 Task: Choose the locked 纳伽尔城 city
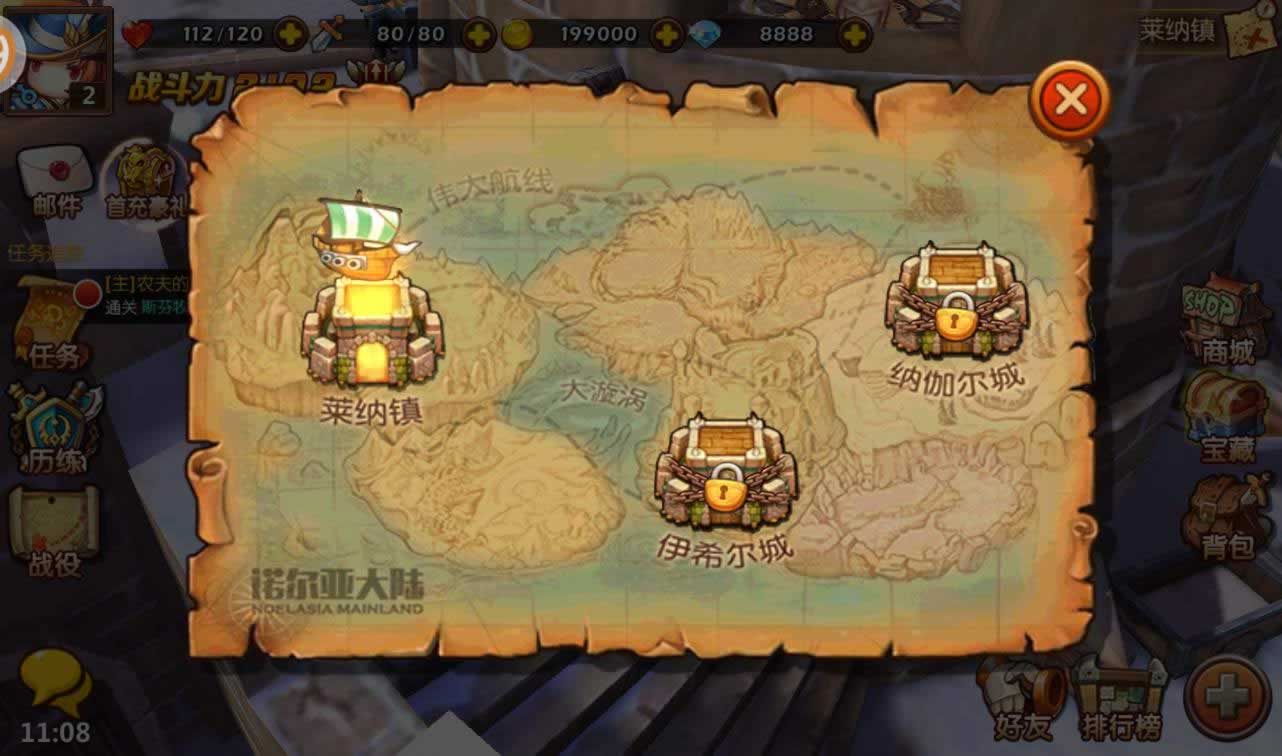pyautogui.click(x=955, y=302)
